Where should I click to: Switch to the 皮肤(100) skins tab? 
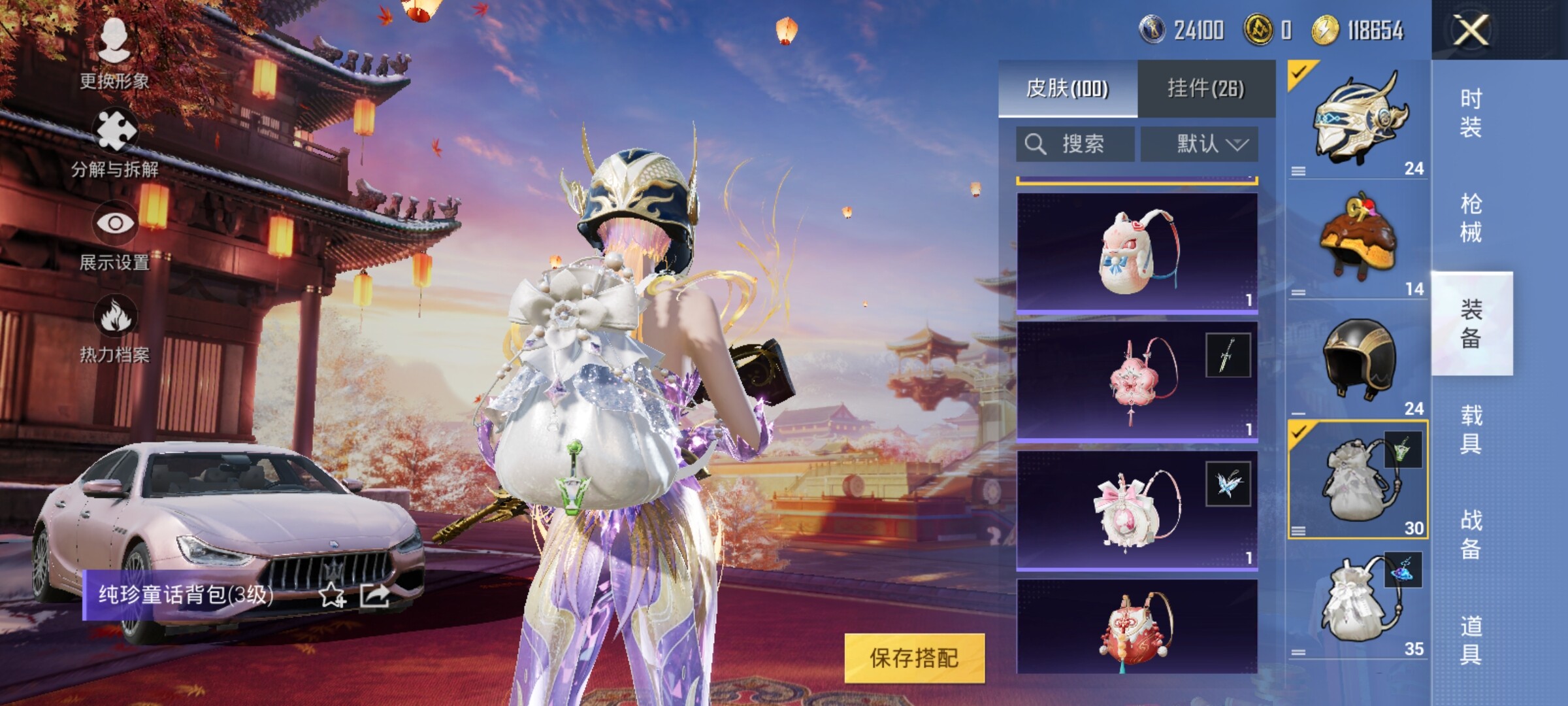[x=1068, y=89]
